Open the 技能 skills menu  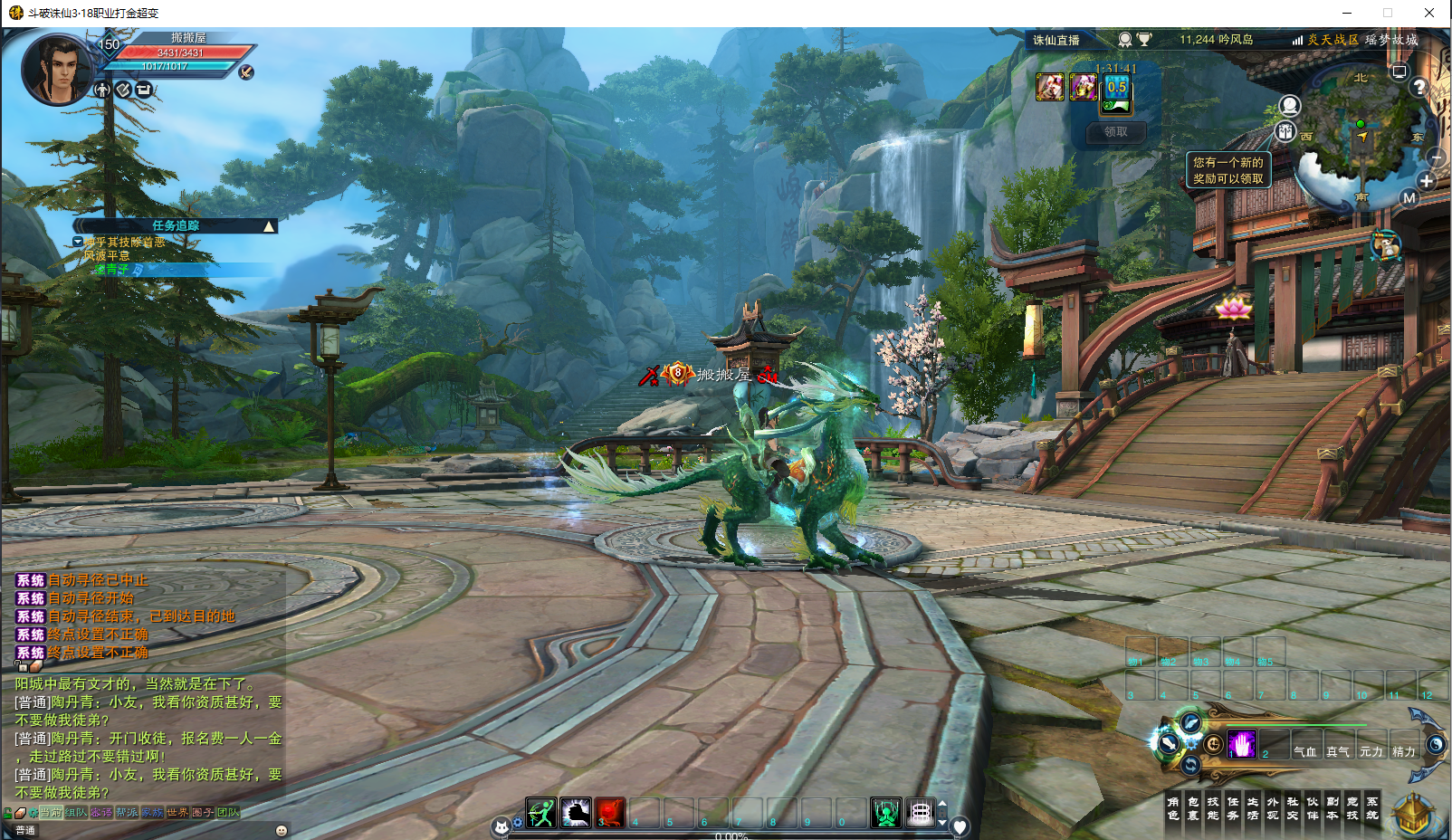point(1213,808)
